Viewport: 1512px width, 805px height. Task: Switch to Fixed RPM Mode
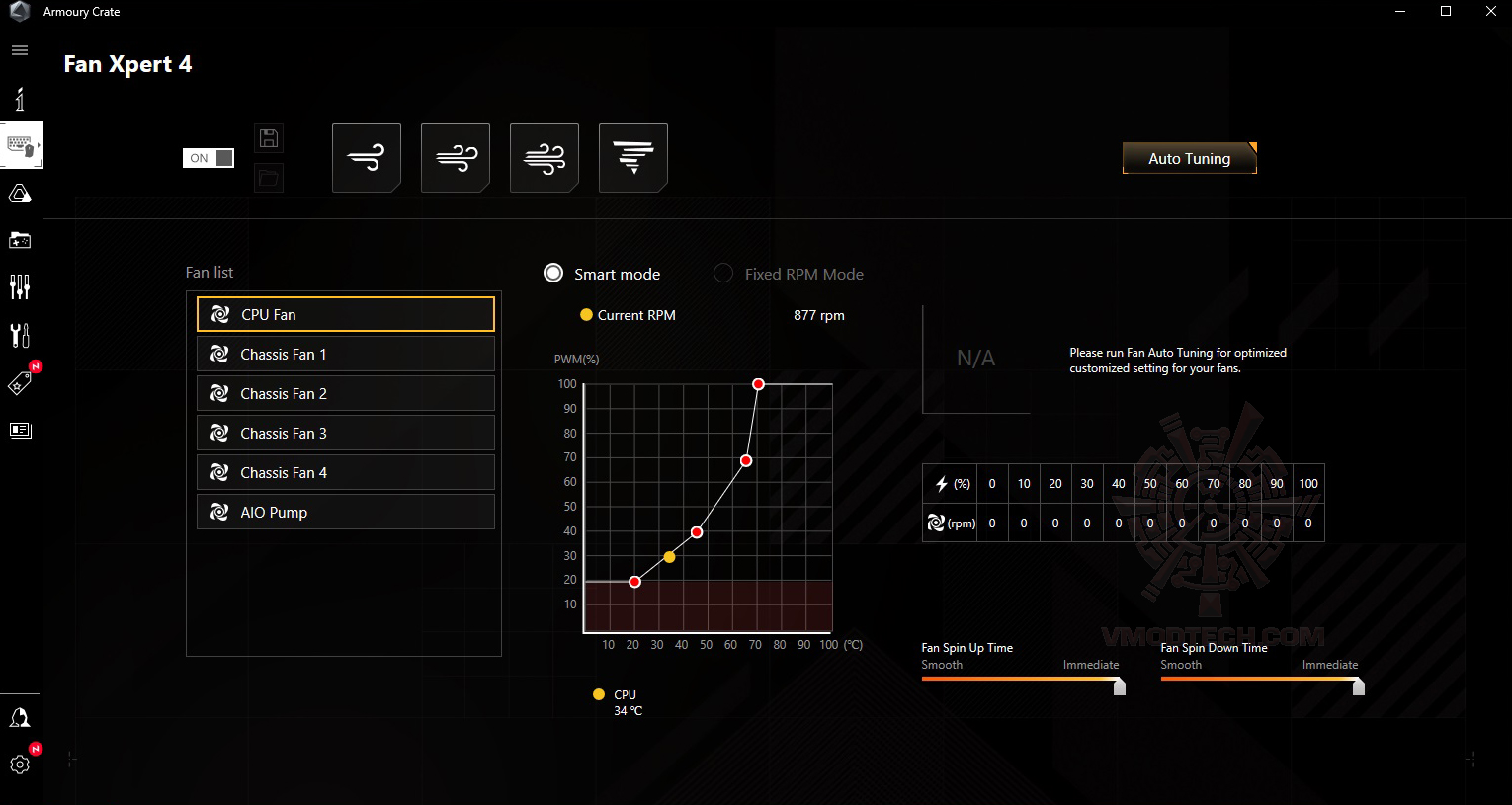point(723,274)
